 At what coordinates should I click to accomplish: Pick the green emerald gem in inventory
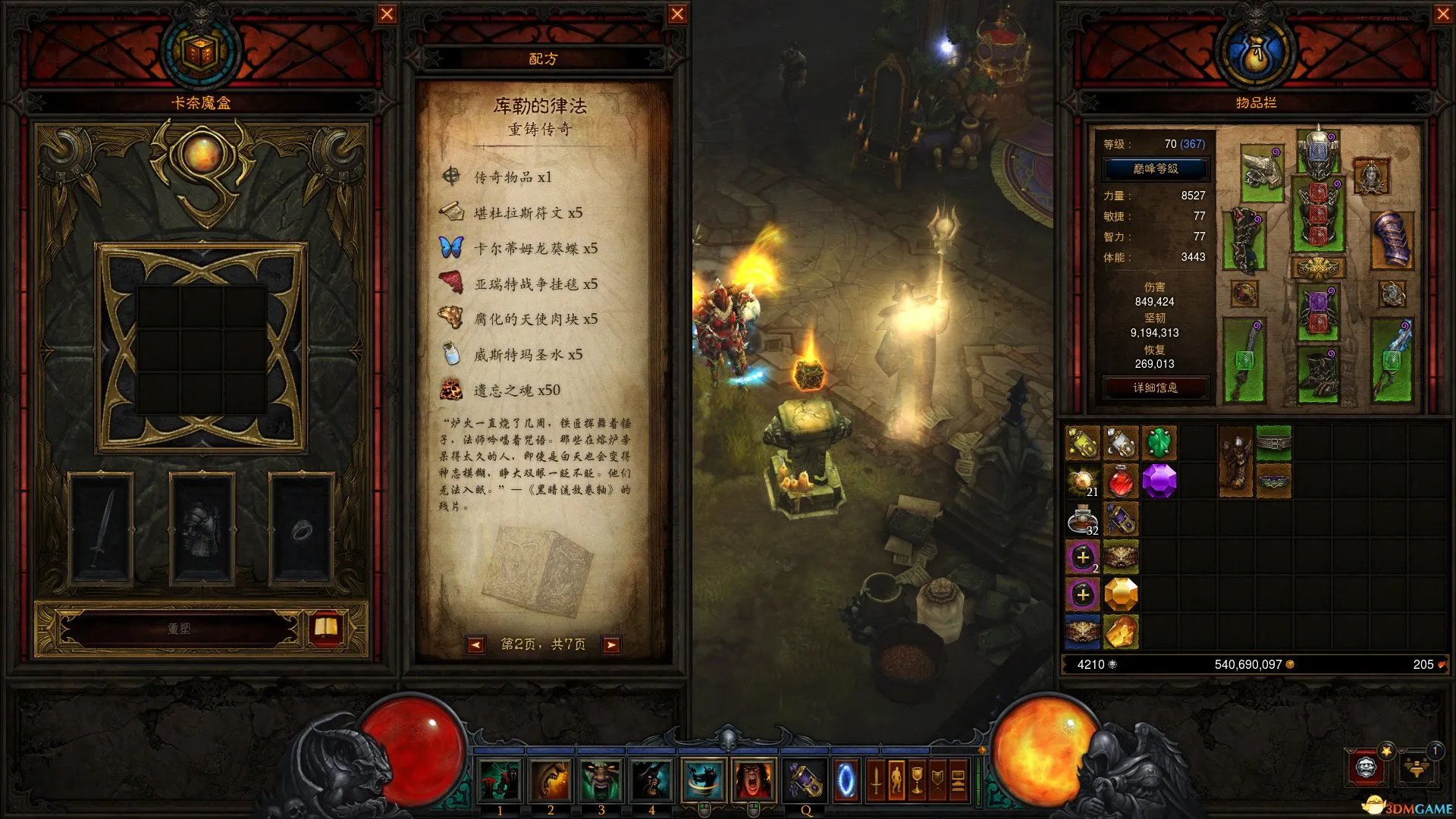coord(1158,443)
